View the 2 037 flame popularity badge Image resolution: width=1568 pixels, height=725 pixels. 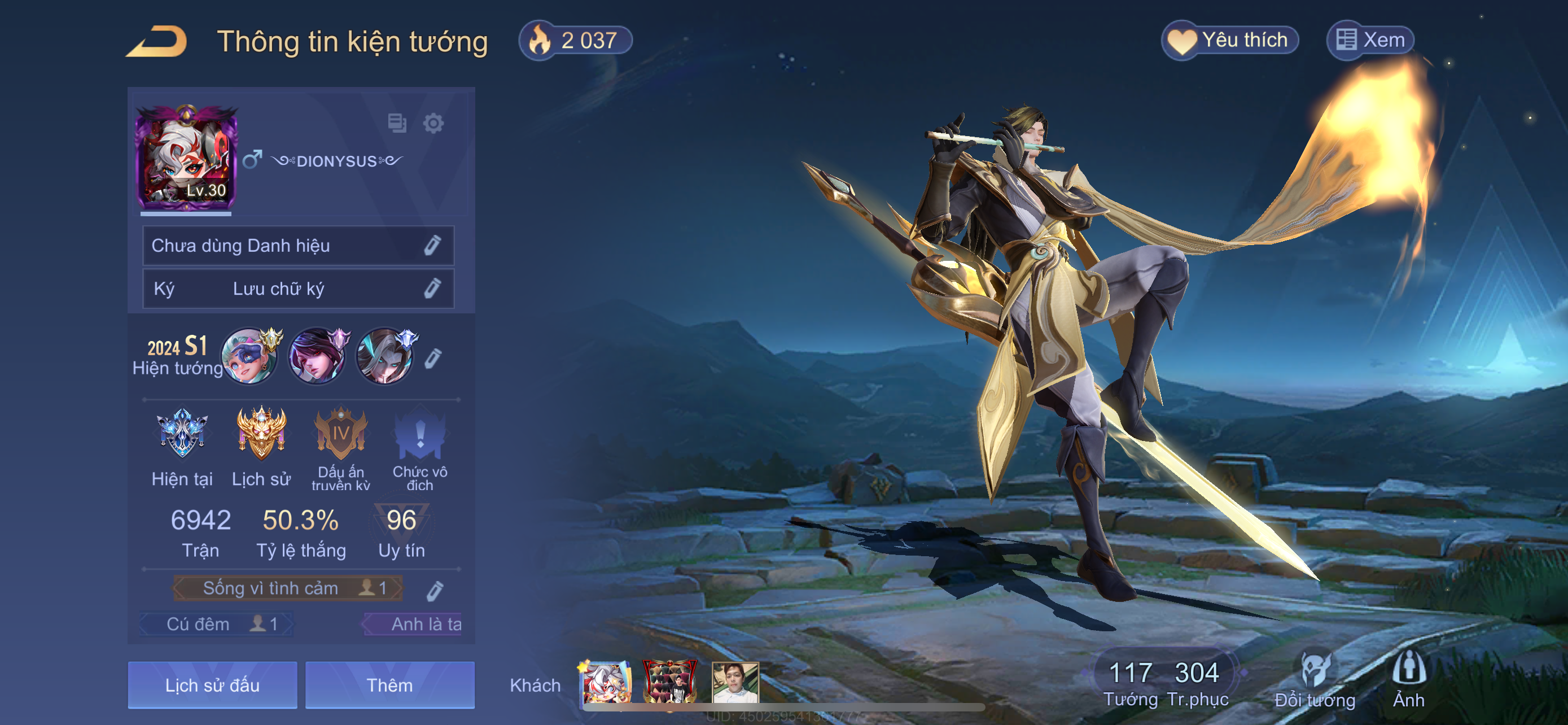[575, 41]
